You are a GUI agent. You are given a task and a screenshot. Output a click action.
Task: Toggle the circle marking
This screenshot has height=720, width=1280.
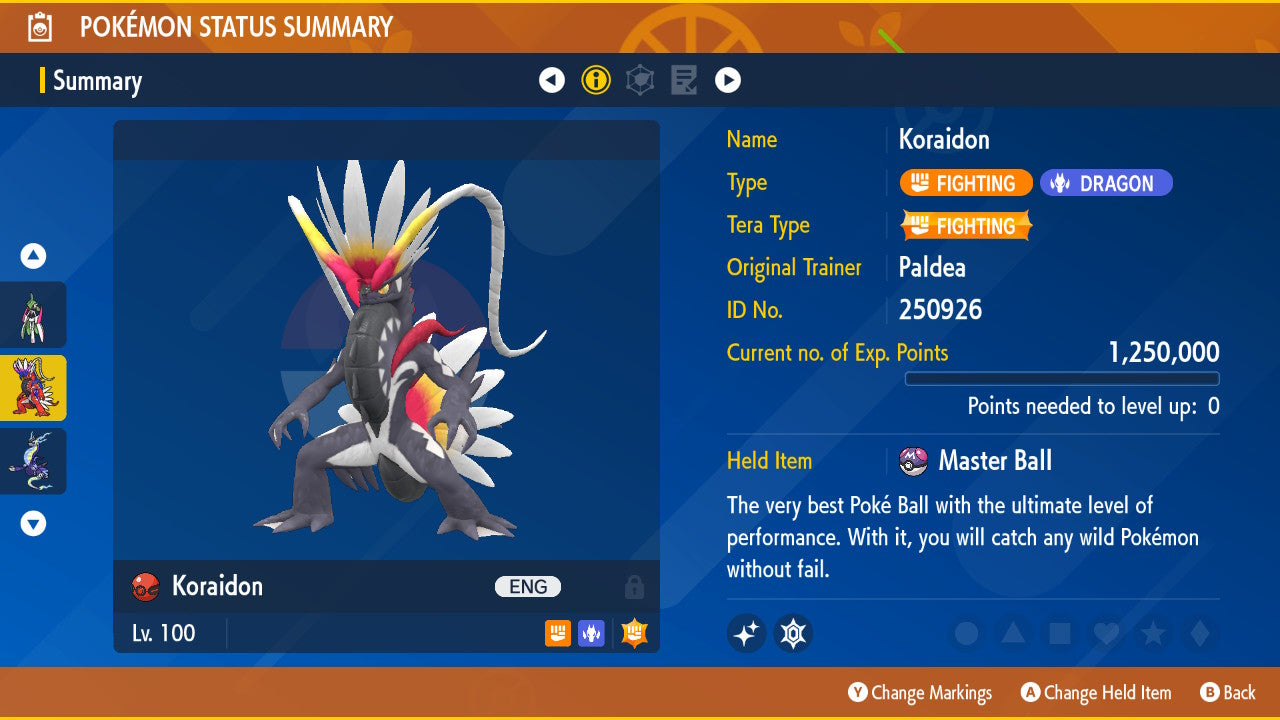(x=966, y=633)
